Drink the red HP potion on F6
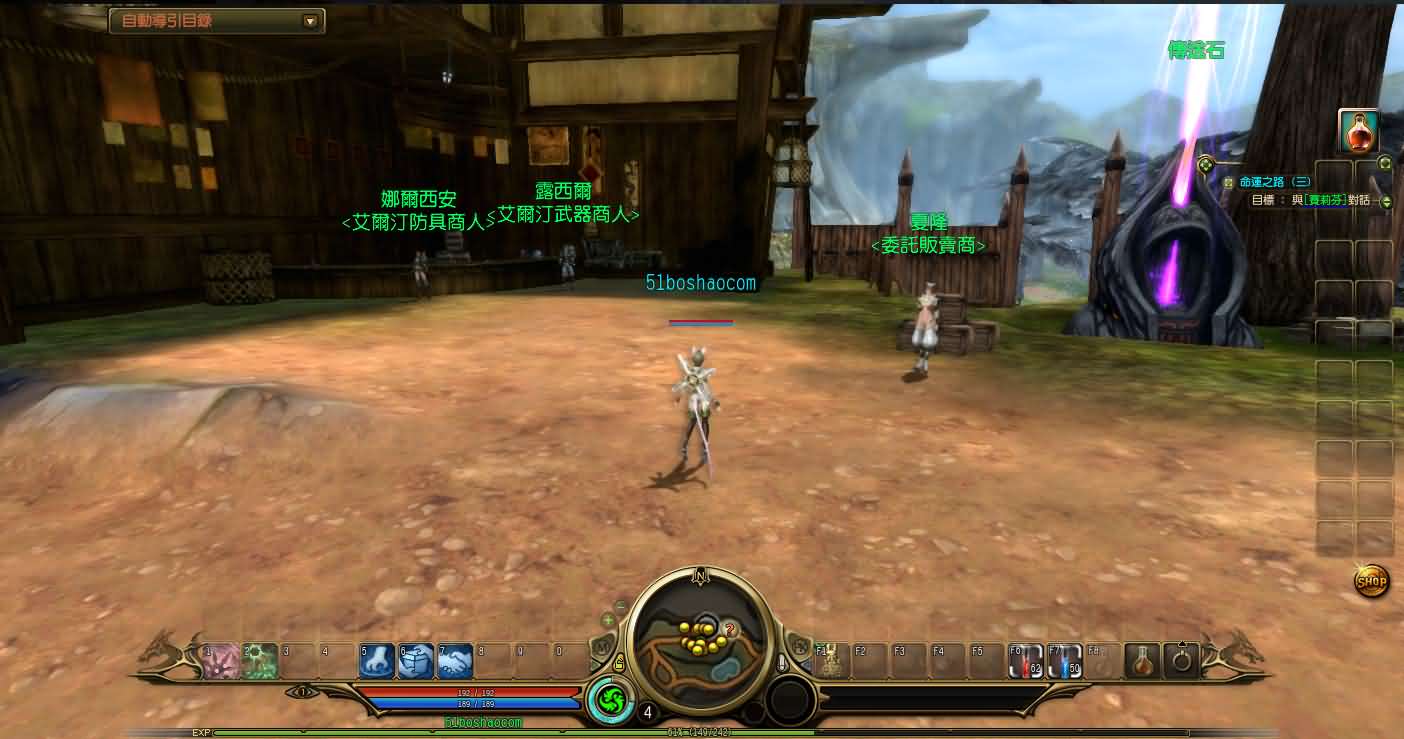Image resolution: width=1404 pixels, height=739 pixels. click(1025, 660)
